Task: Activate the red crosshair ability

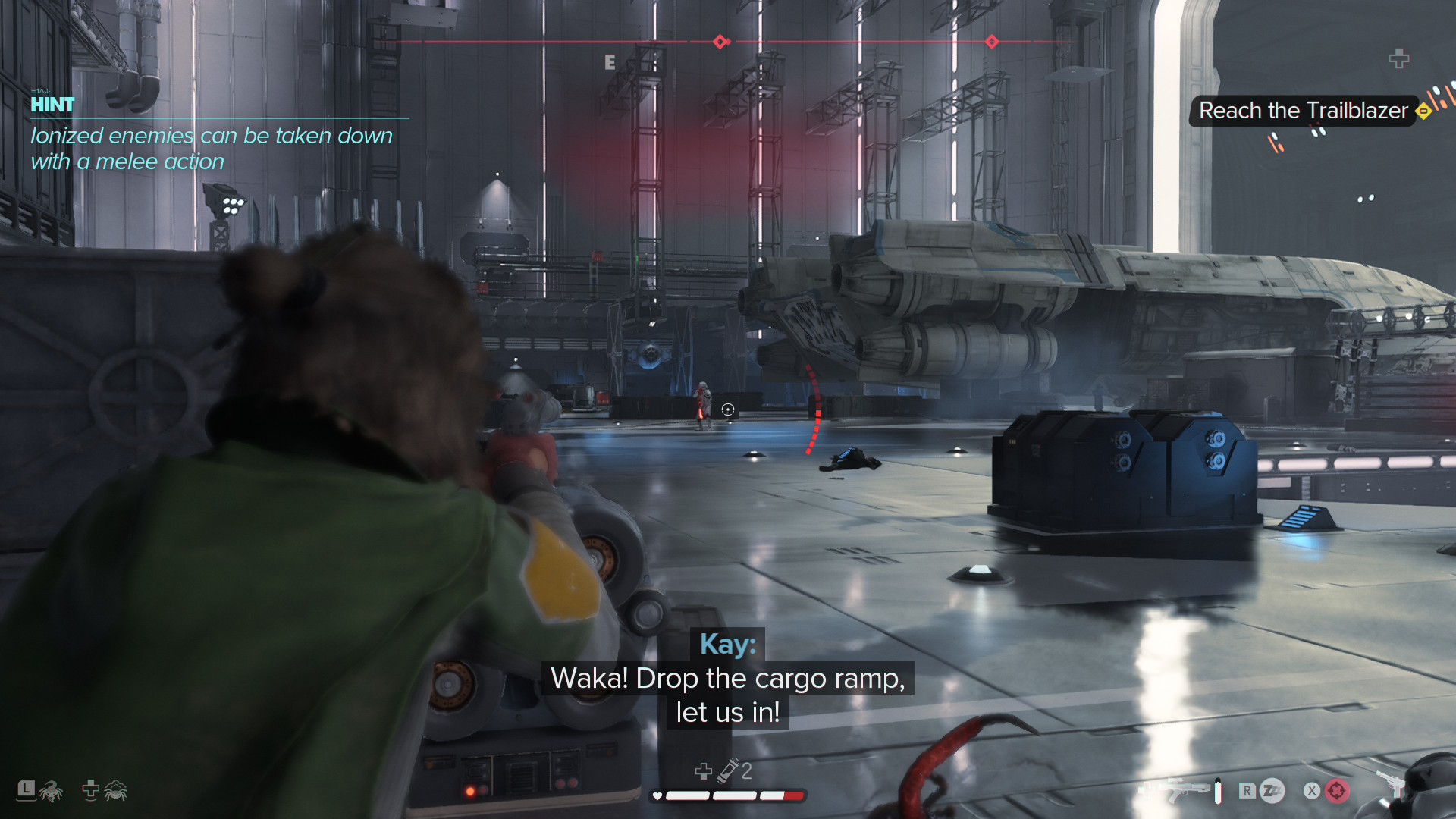Action: tap(1337, 791)
